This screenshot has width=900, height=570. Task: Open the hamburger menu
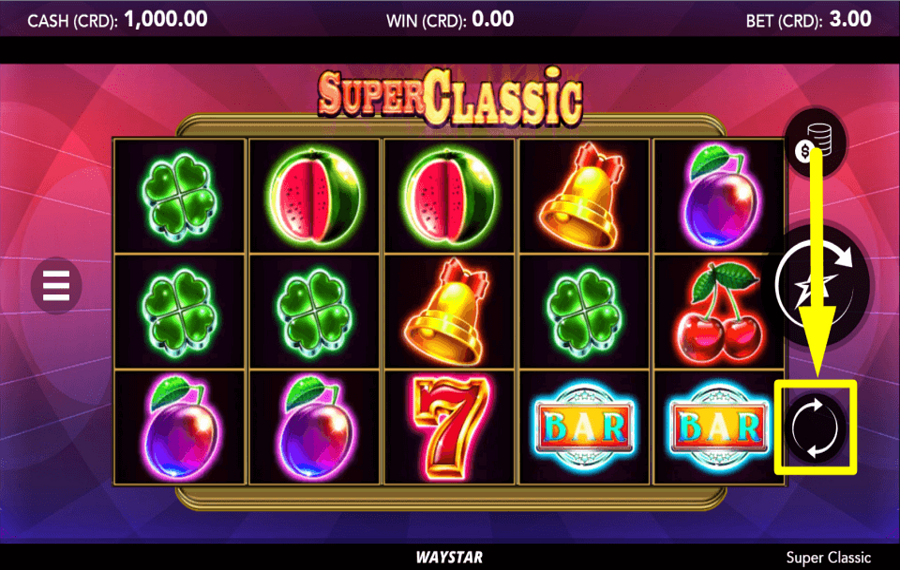pyautogui.click(x=56, y=285)
